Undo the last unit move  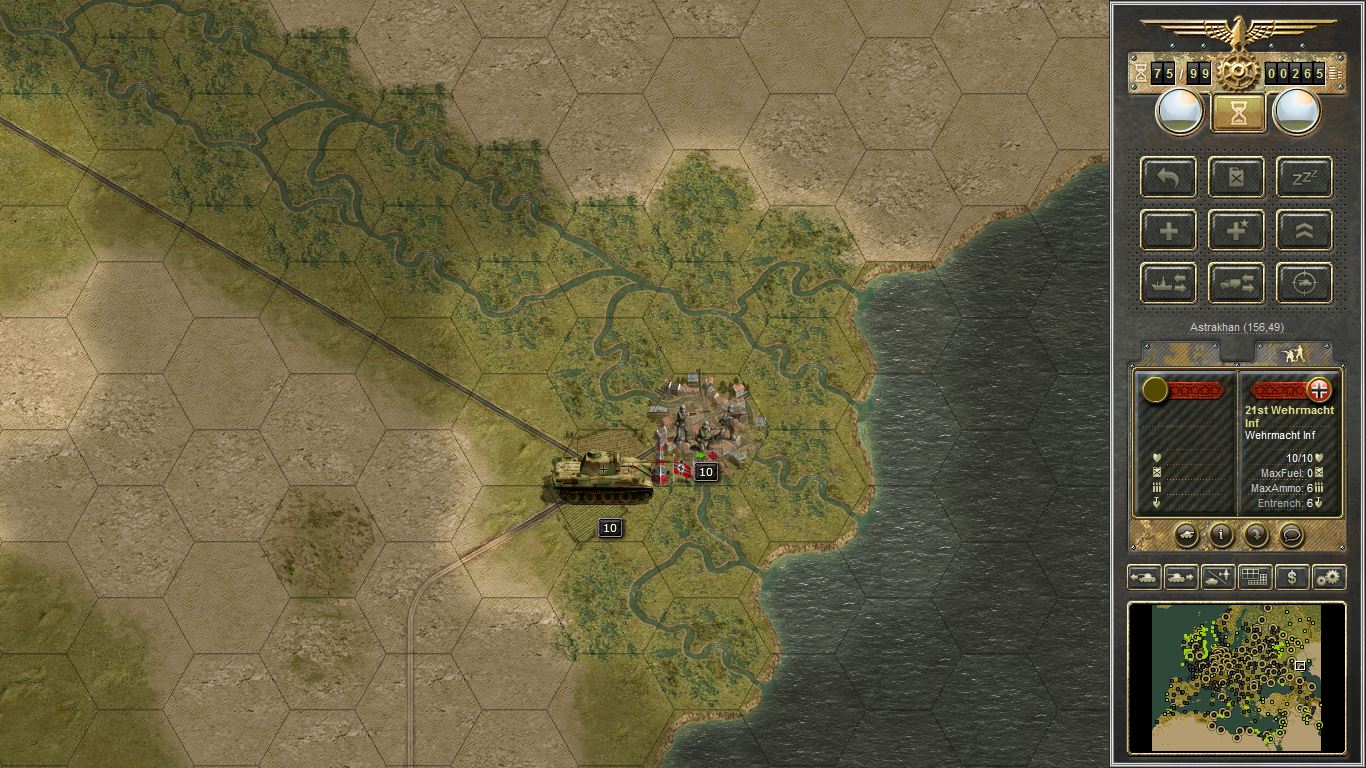tap(1167, 177)
